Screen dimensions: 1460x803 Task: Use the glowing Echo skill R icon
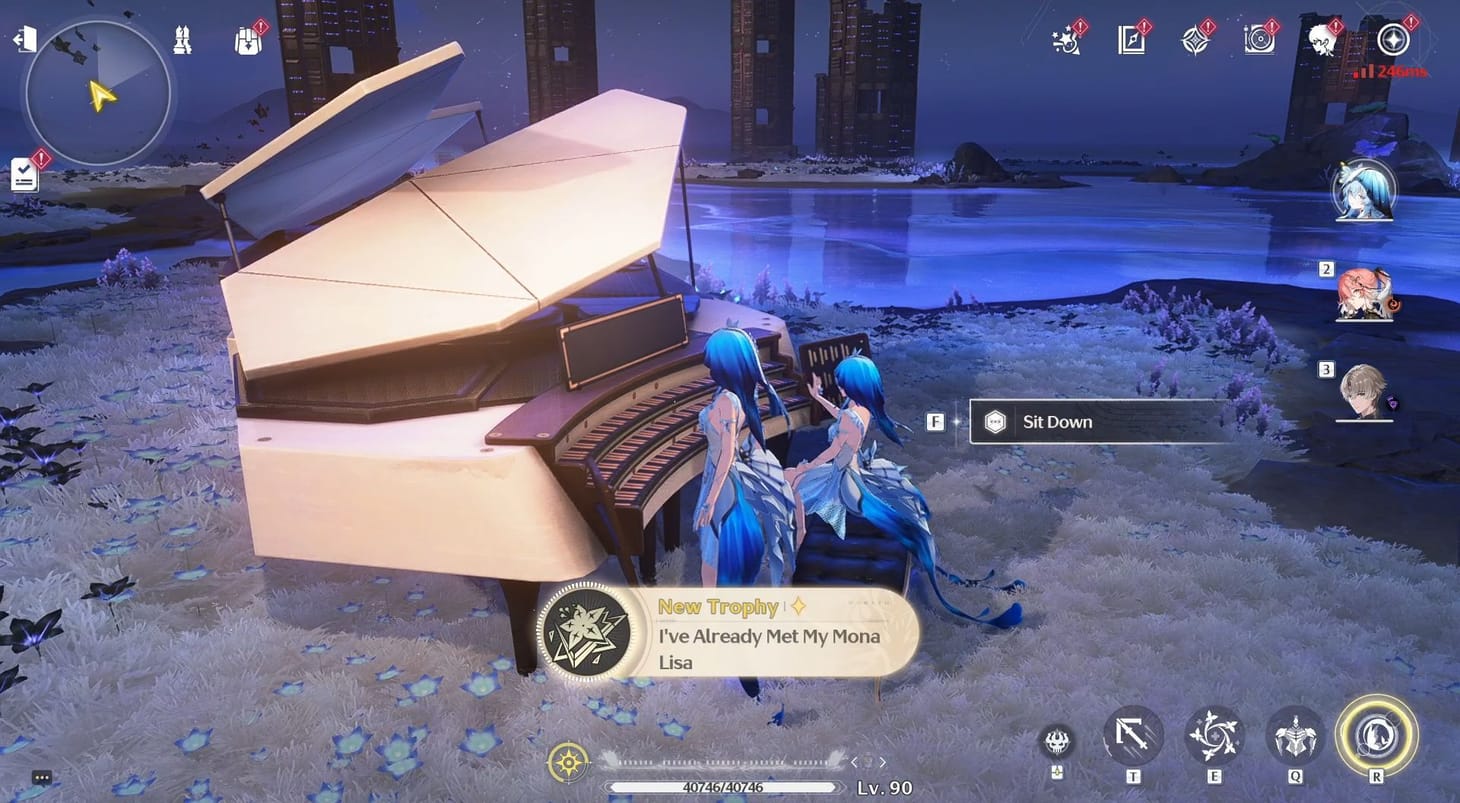click(x=1377, y=737)
